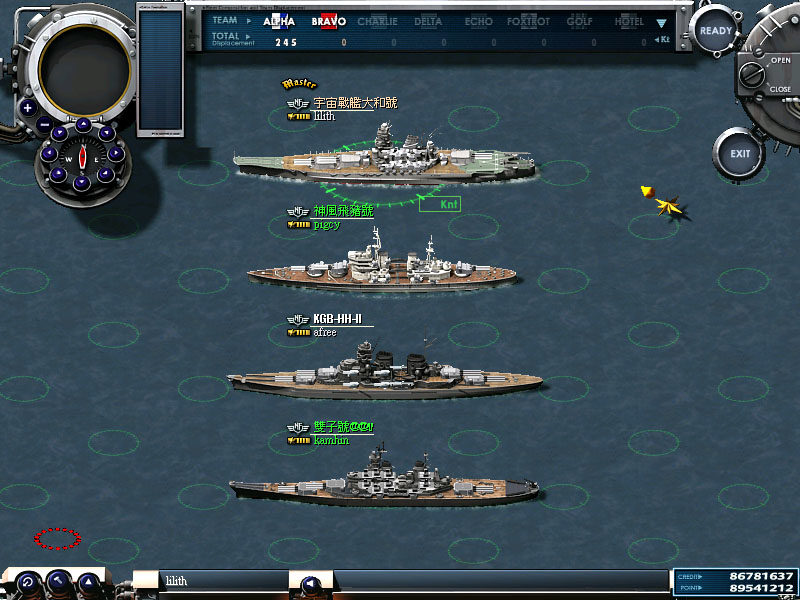Screen dimensions: 800x600
Task: Join the HOTEL team
Action: coord(629,21)
